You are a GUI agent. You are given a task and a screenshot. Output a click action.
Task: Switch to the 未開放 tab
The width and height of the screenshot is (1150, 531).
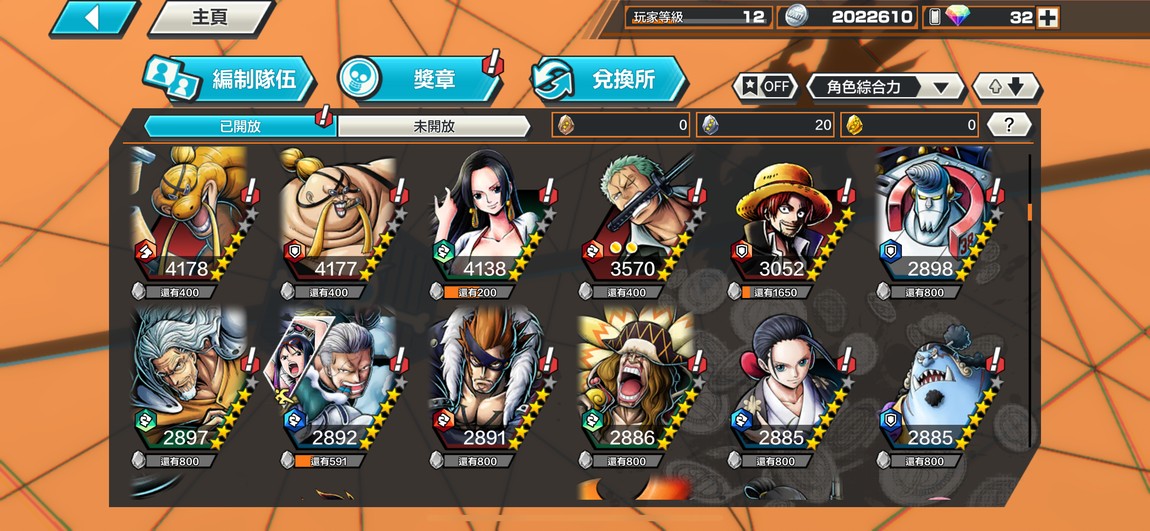click(433, 126)
